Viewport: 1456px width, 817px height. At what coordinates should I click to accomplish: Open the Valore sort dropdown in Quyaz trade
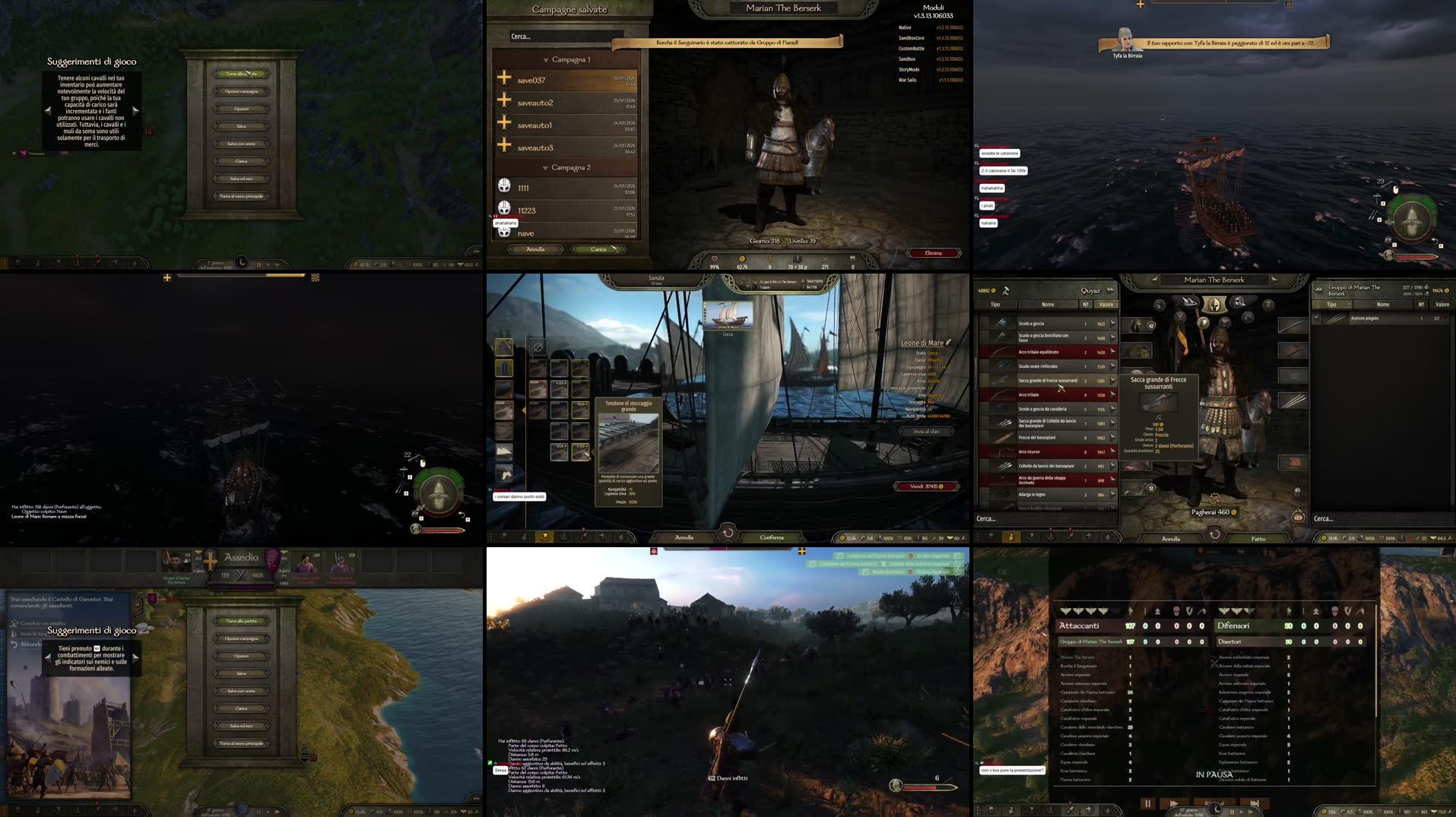coord(1106,304)
